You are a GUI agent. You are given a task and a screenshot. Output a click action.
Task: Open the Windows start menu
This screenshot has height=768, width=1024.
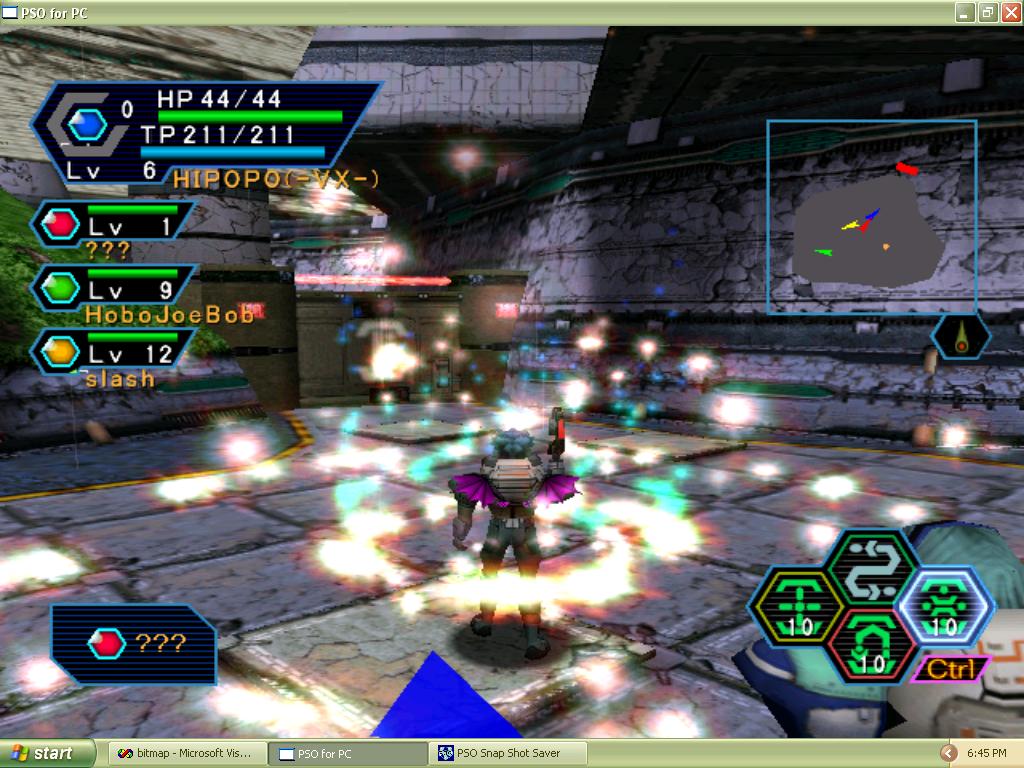(x=48, y=753)
